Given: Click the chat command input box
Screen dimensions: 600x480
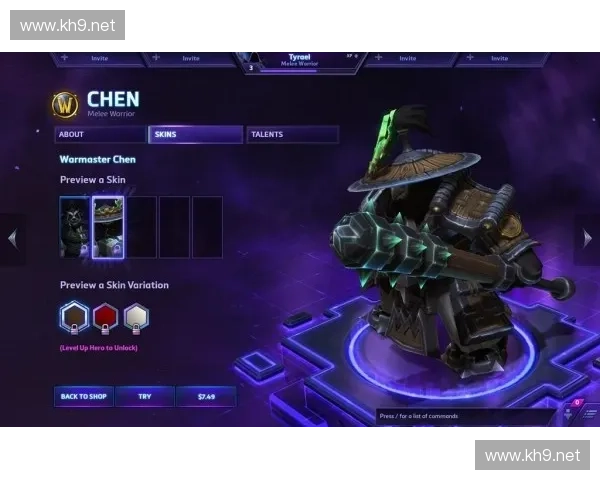Looking at the screenshot, I should 465,415.
